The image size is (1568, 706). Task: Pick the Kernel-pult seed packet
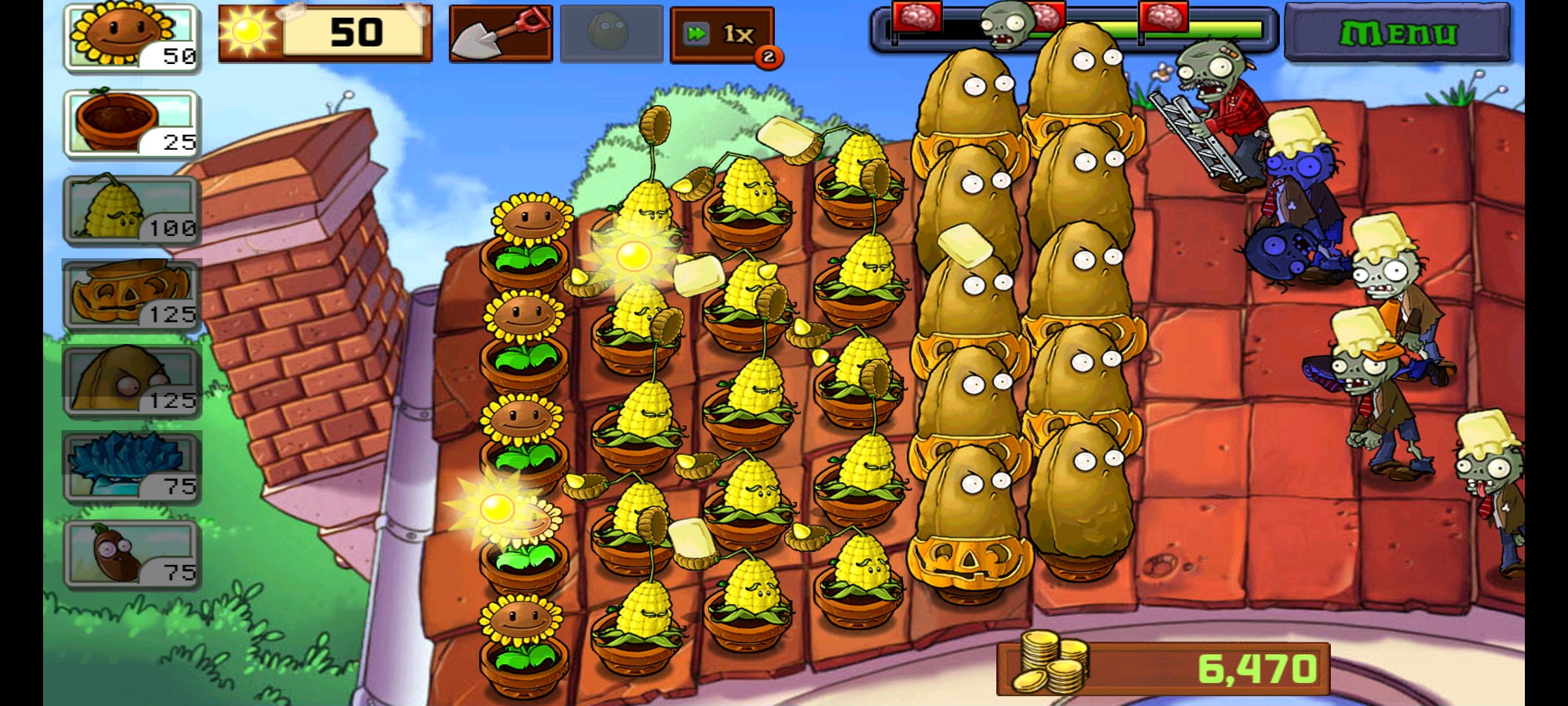131,210
